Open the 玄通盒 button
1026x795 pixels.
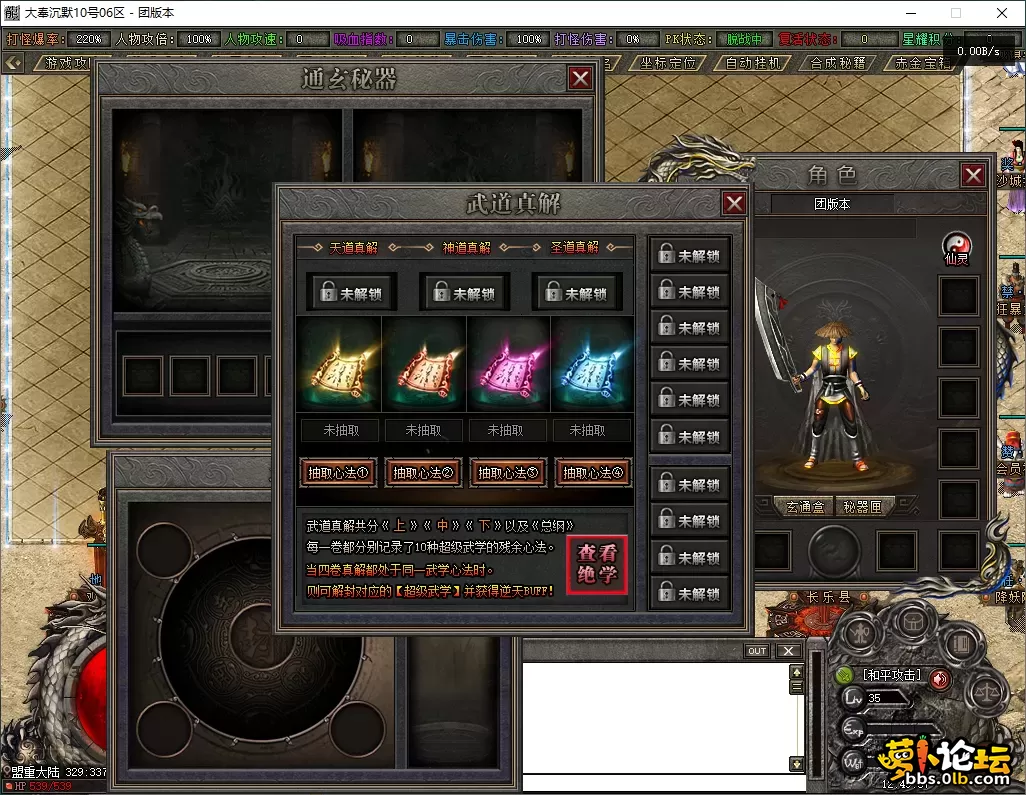pyautogui.click(x=804, y=507)
